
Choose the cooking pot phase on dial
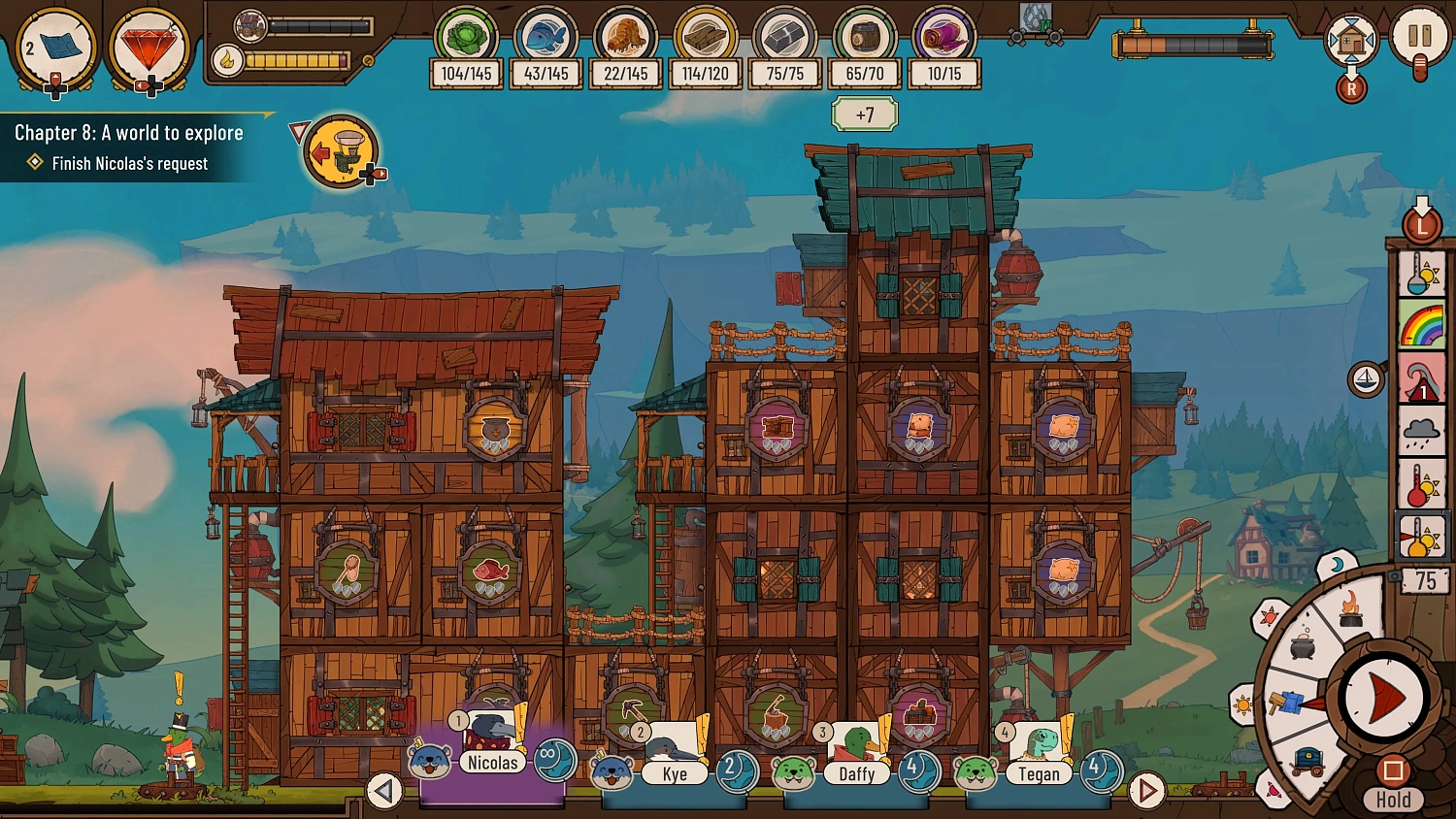[1303, 645]
